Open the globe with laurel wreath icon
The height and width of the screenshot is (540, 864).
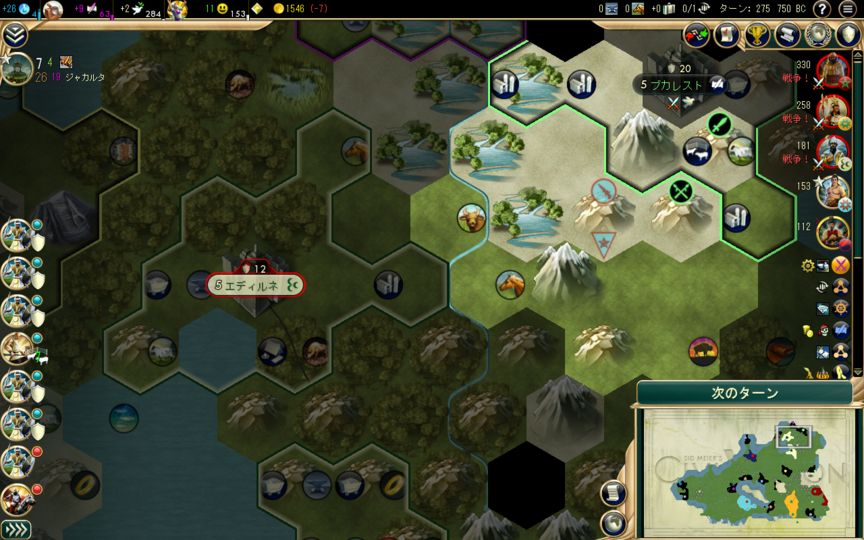tap(817, 36)
